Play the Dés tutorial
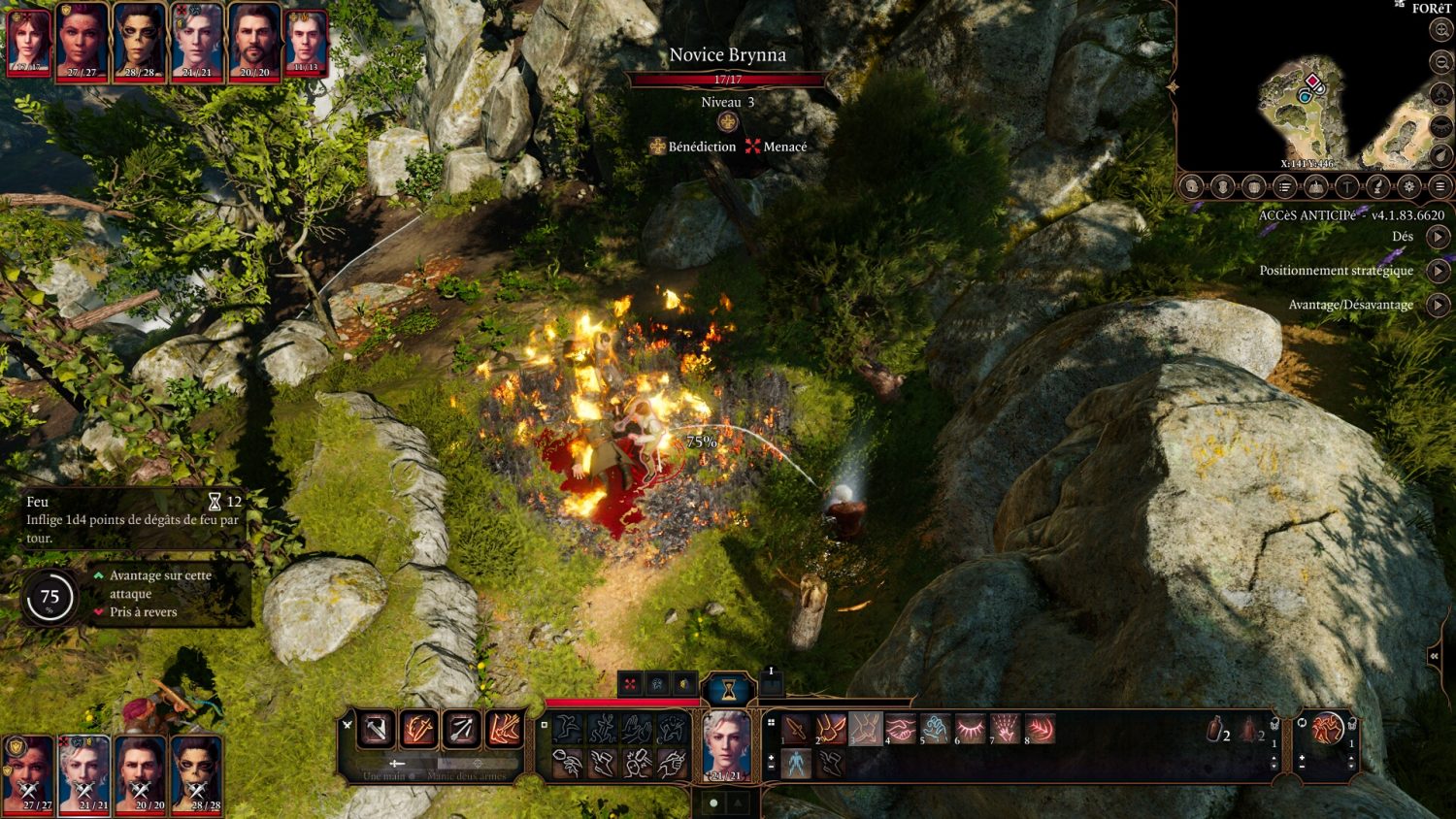 pyautogui.click(x=1438, y=237)
